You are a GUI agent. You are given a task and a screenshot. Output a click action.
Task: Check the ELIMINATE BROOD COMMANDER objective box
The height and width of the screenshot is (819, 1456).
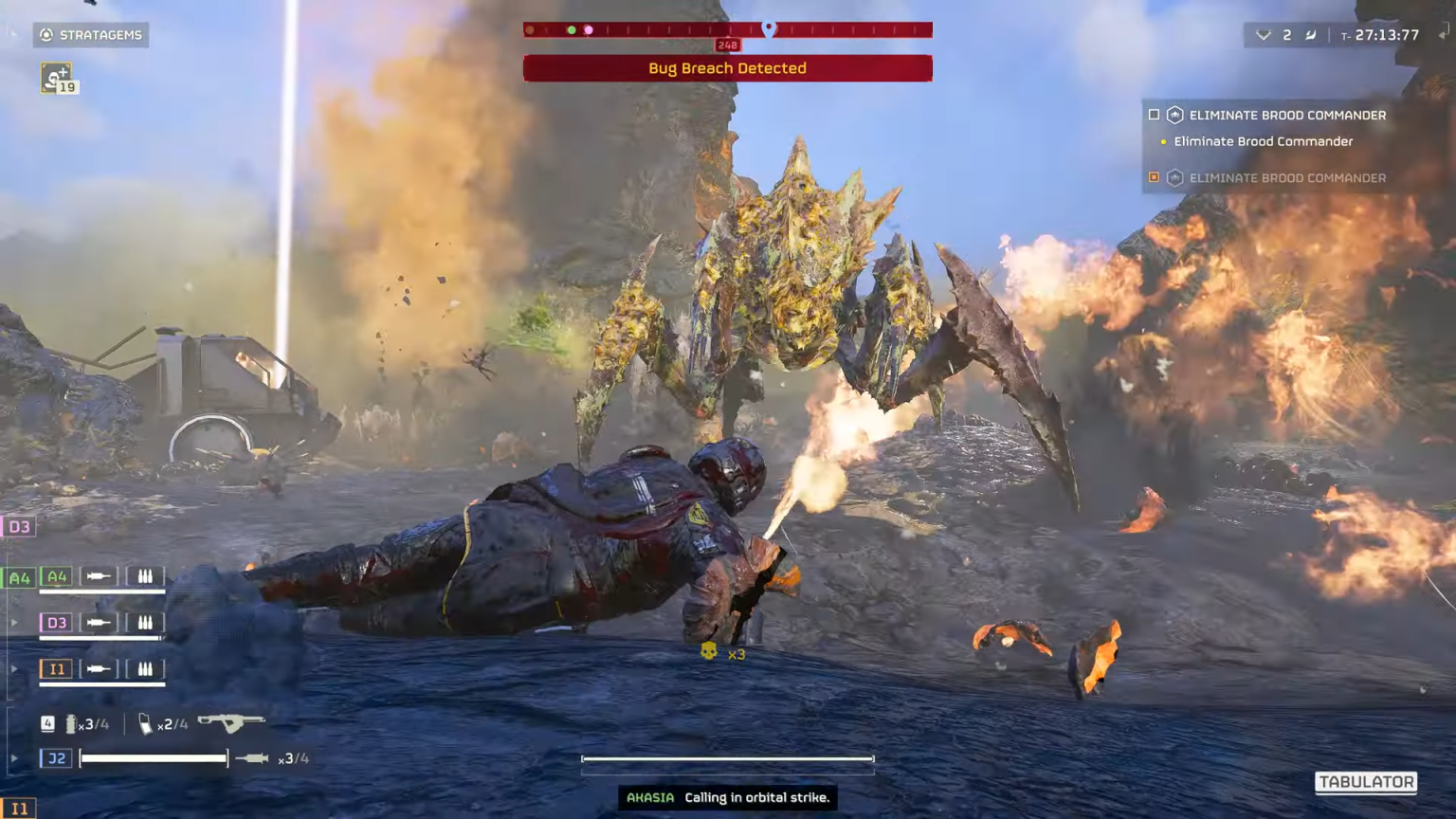(x=1155, y=115)
